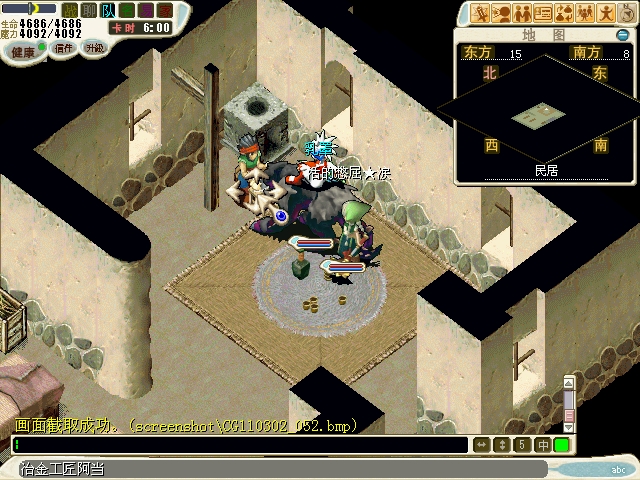Click the isometric minimap display
The height and width of the screenshot is (480, 640).
pyautogui.click(x=545, y=117)
